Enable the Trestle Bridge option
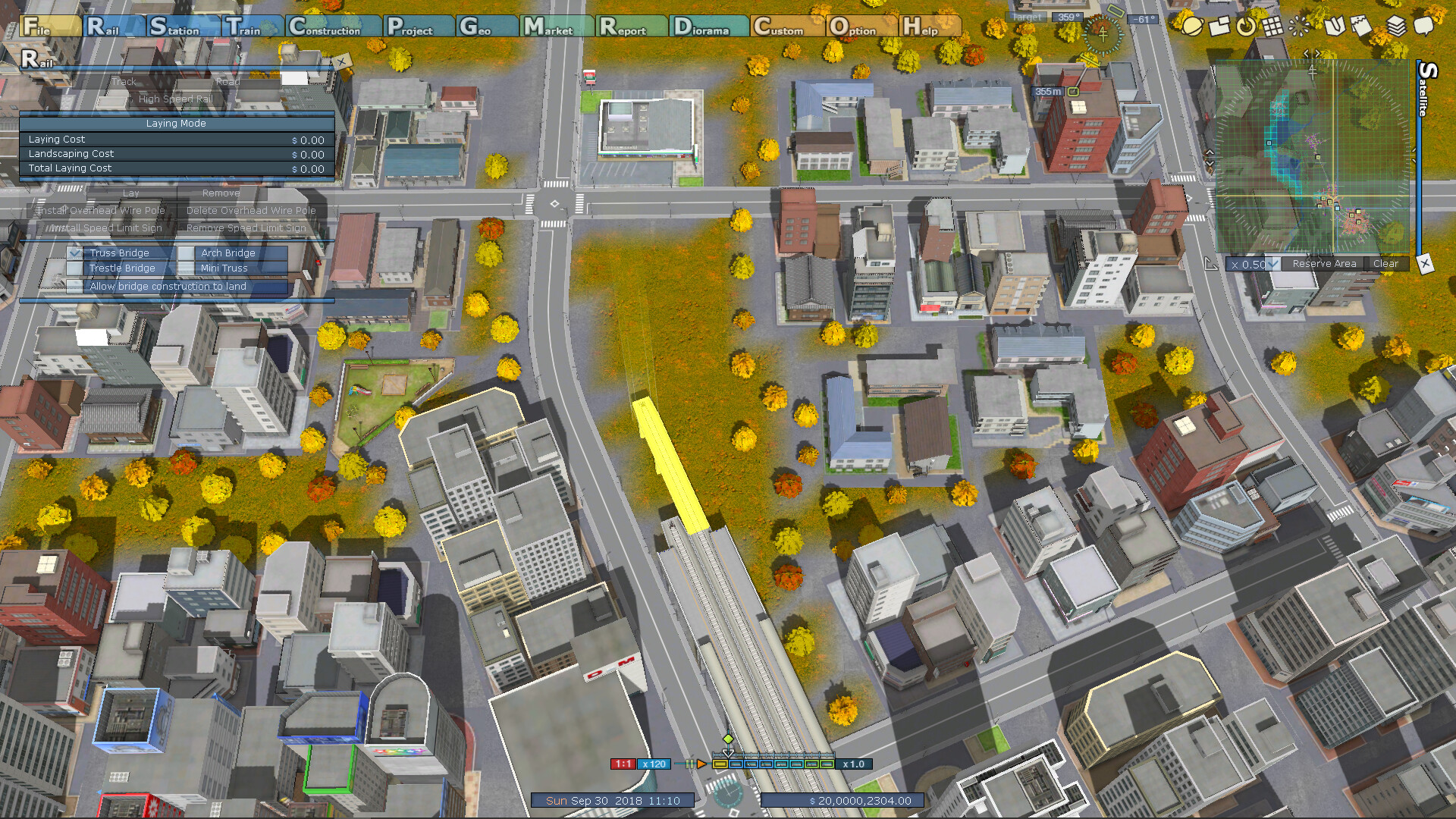 (74, 268)
